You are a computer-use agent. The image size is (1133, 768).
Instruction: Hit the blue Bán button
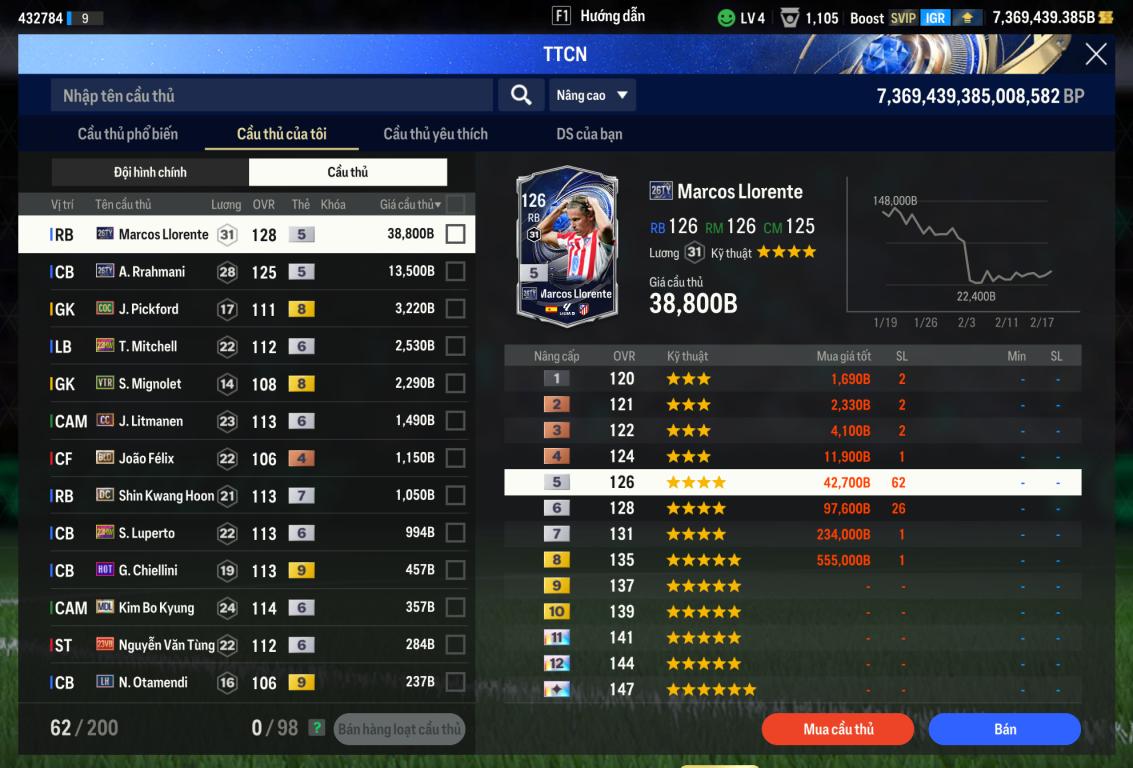pyautogui.click(x=1004, y=729)
